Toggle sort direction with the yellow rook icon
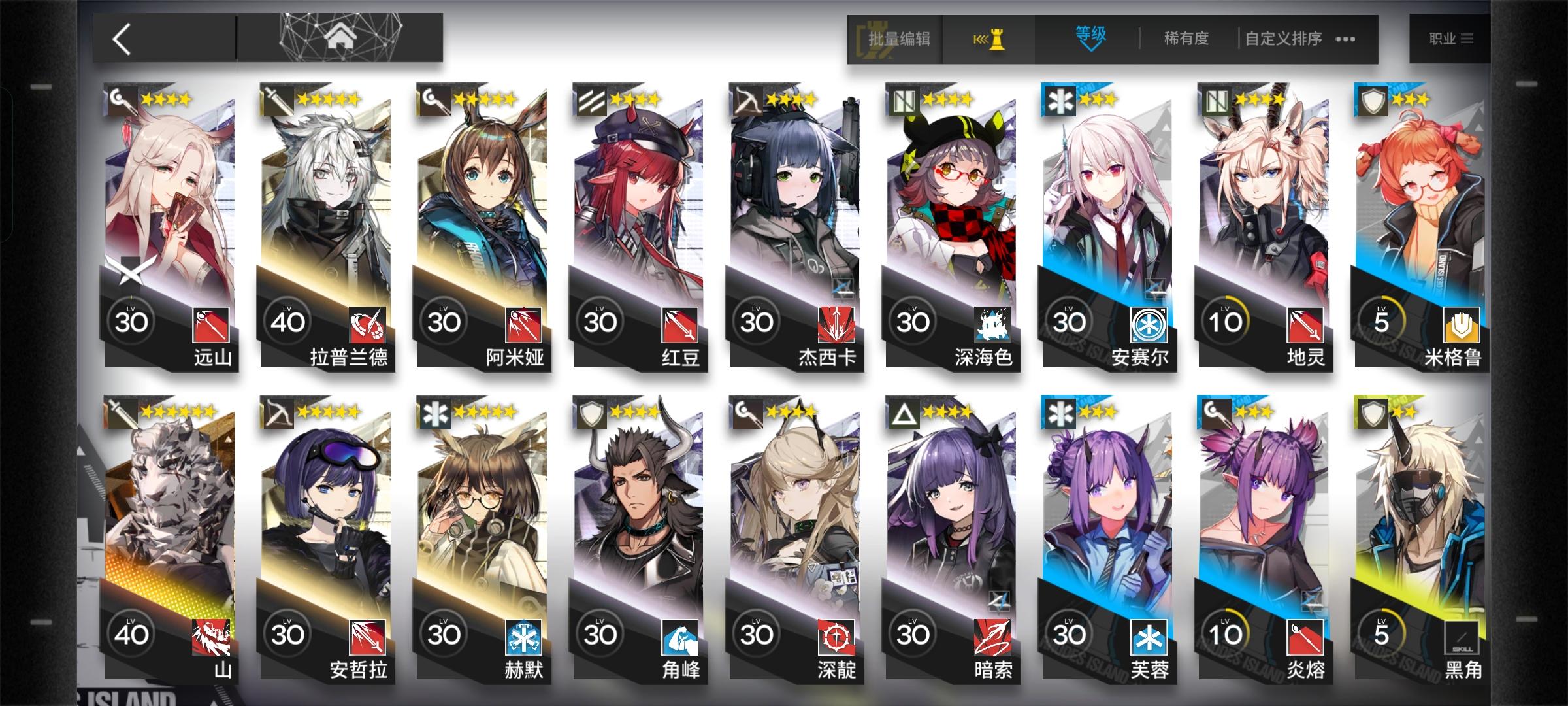The height and width of the screenshot is (706, 1568). (x=991, y=38)
